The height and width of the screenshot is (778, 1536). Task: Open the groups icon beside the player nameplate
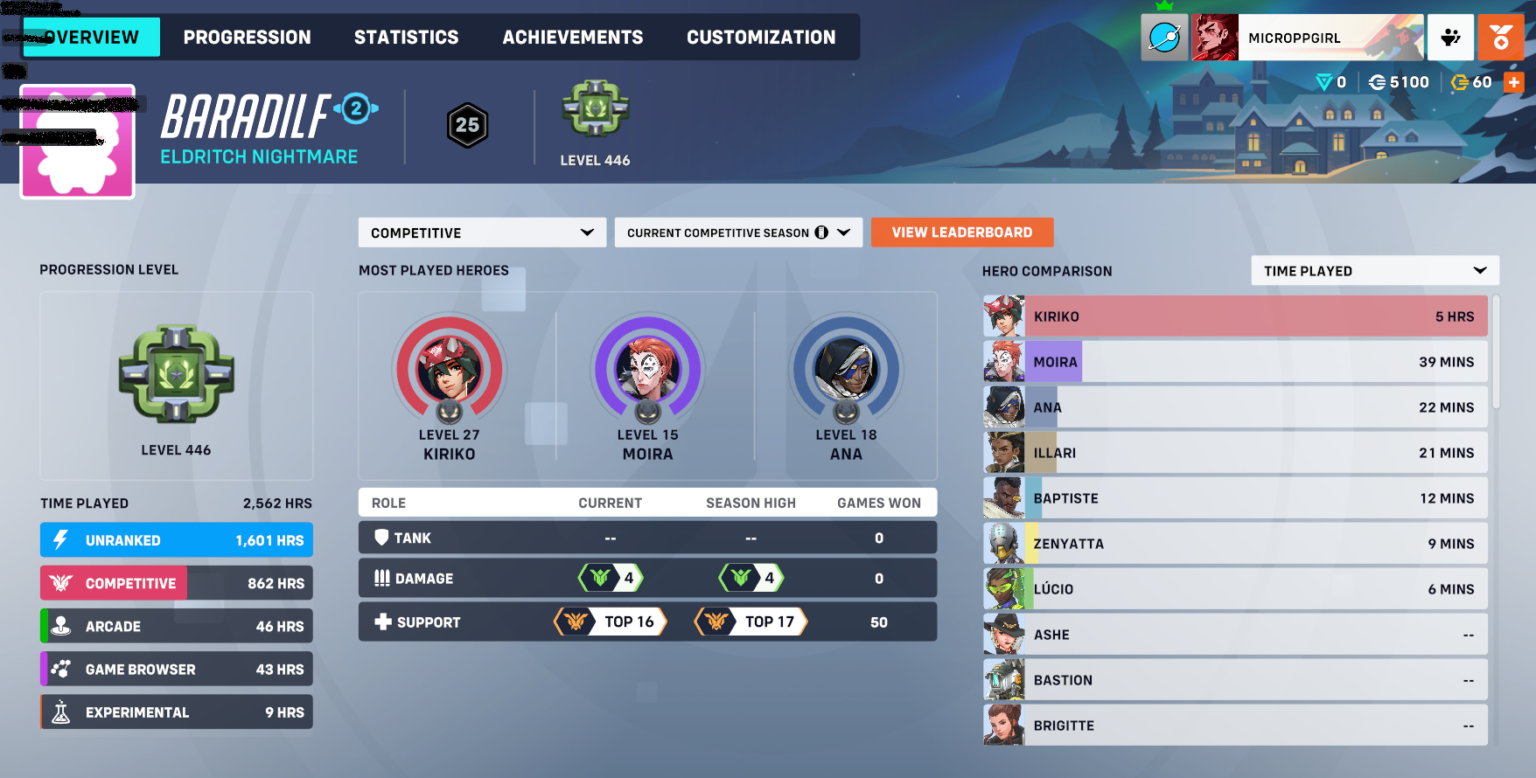(1451, 36)
